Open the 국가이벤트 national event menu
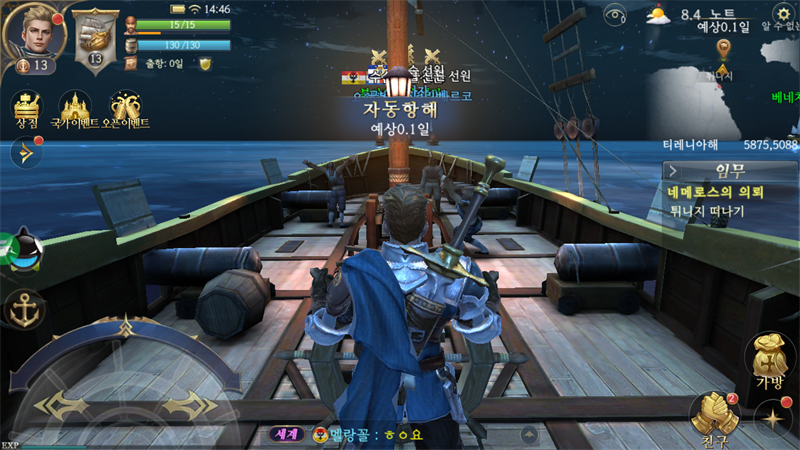The height and width of the screenshot is (450, 800). 75,109
